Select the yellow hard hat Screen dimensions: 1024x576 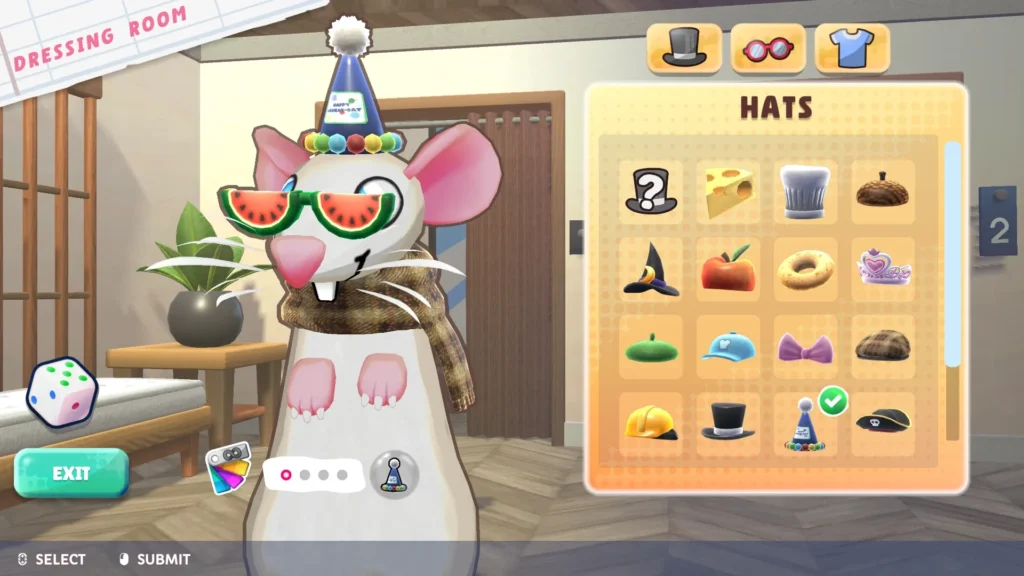[650, 424]
